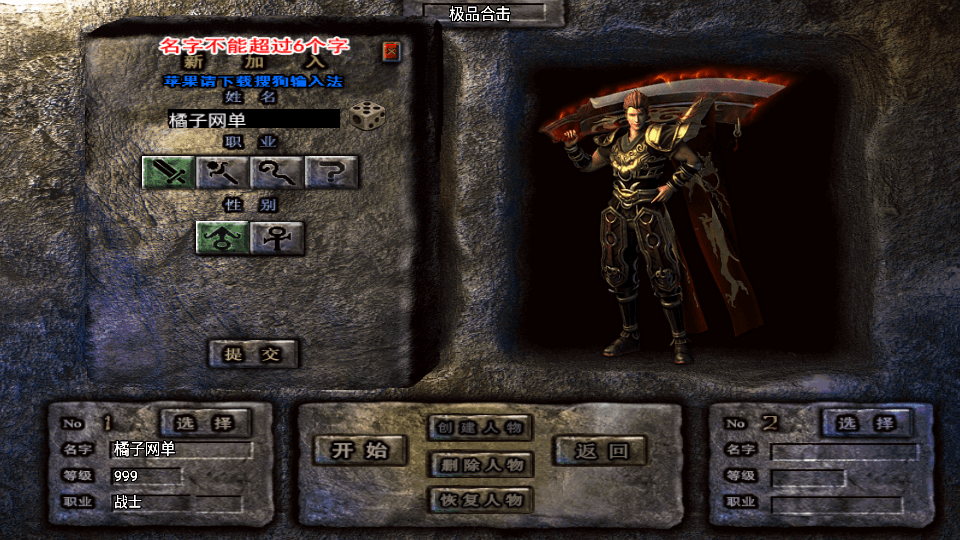
Task: Click 恢复人物 to restore a character
Action: (480, 500)
